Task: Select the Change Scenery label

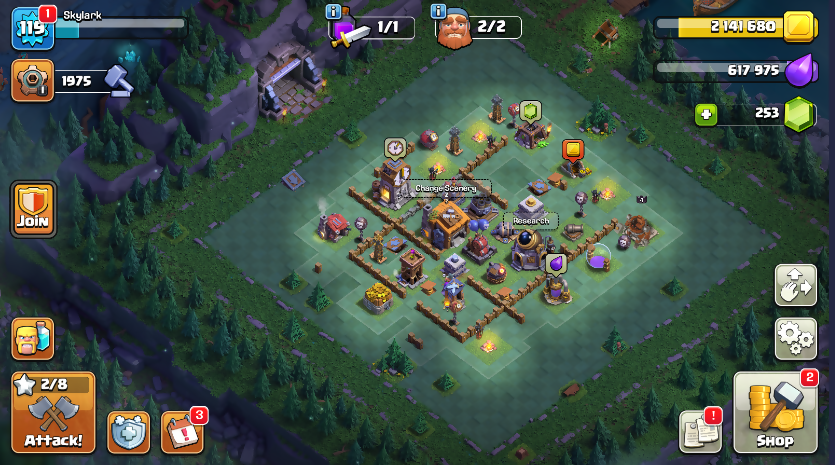Action: (x=446, y=188)
